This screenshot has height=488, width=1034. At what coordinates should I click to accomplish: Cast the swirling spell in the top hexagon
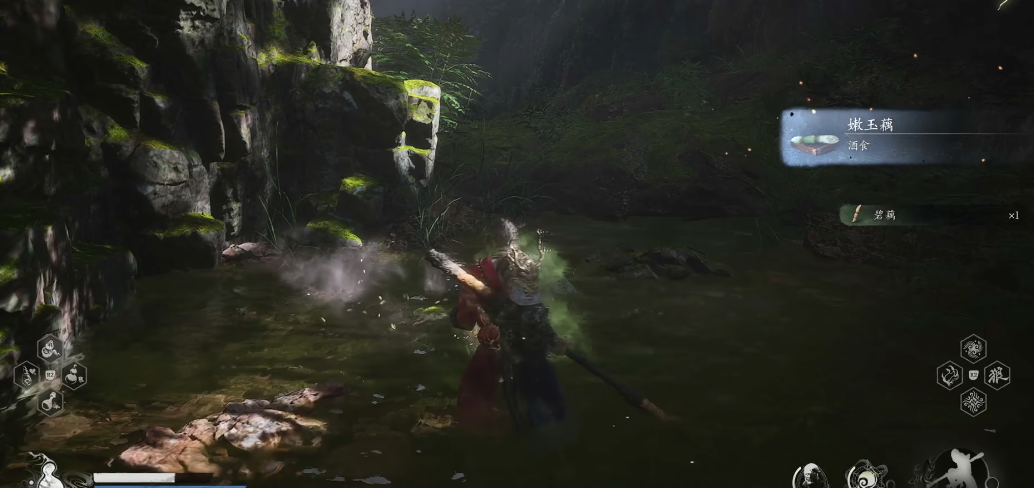[x=973, y=349]
